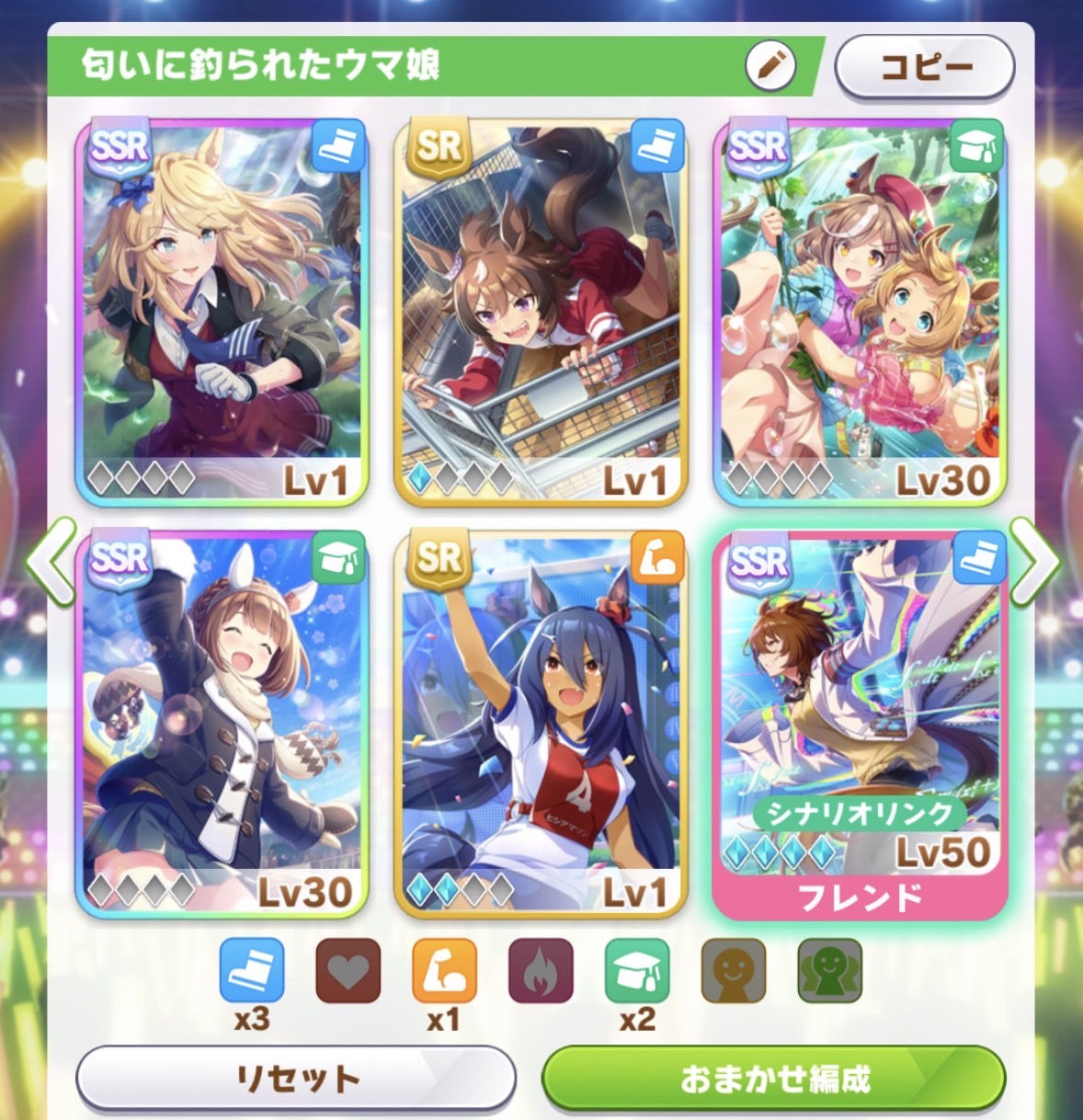Choose the SR card with shopping cart girl
Viewport: 1083px width, 1120px height.
point(541,311)
